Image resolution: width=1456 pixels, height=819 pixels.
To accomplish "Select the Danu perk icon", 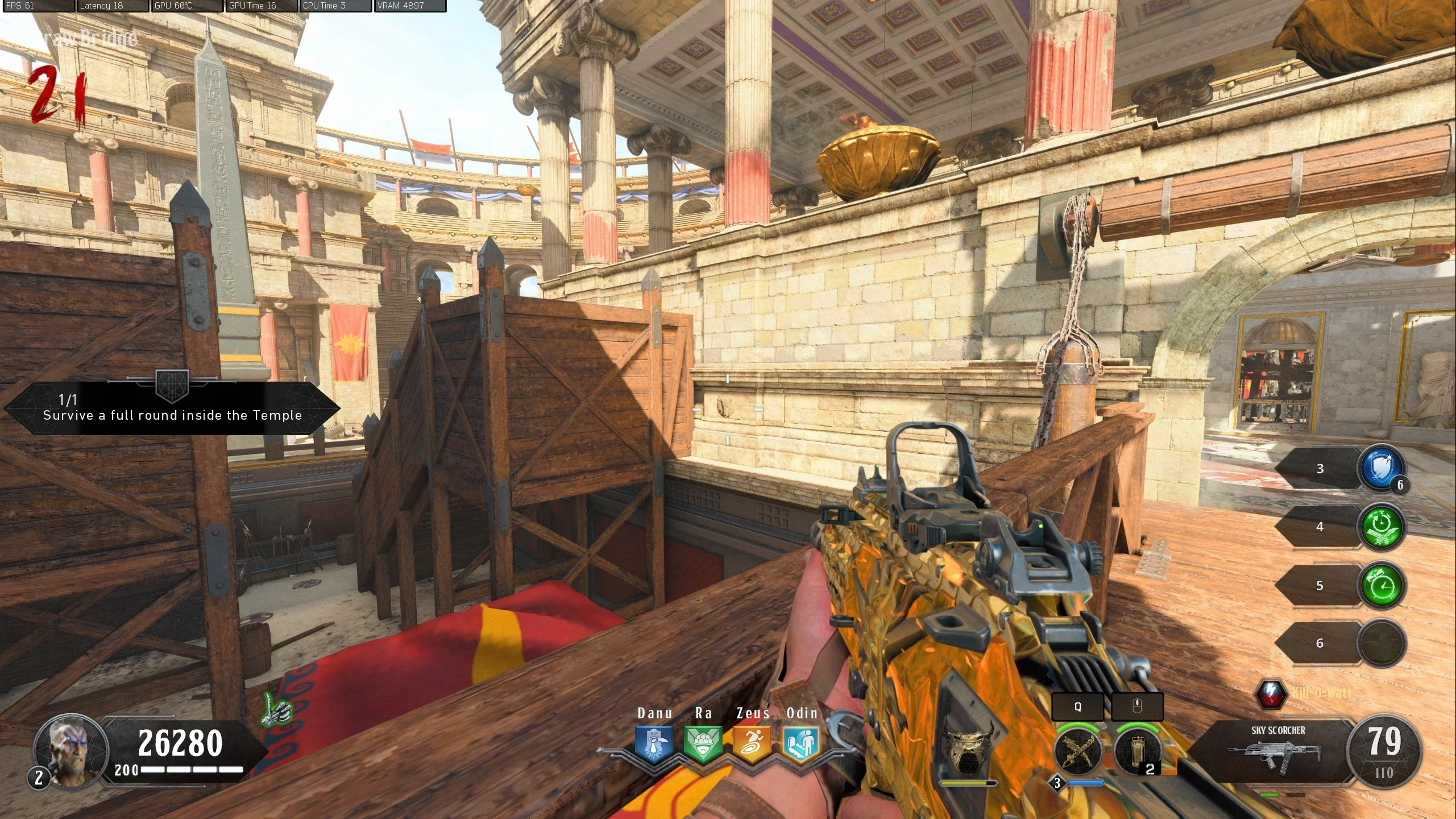I will [x=654, y=743].
